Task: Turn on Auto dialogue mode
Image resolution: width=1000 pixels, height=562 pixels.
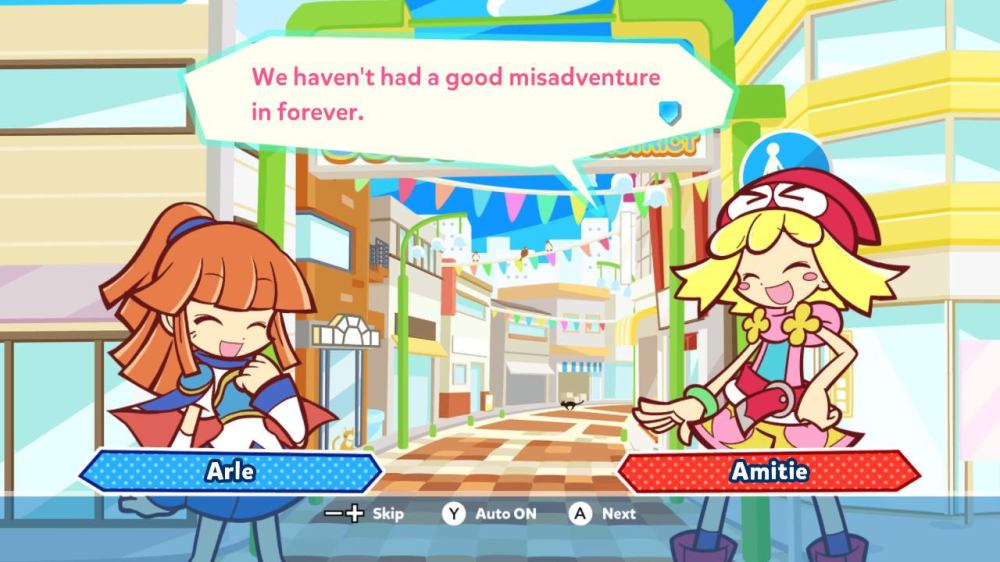Action: tap(490, 514)
